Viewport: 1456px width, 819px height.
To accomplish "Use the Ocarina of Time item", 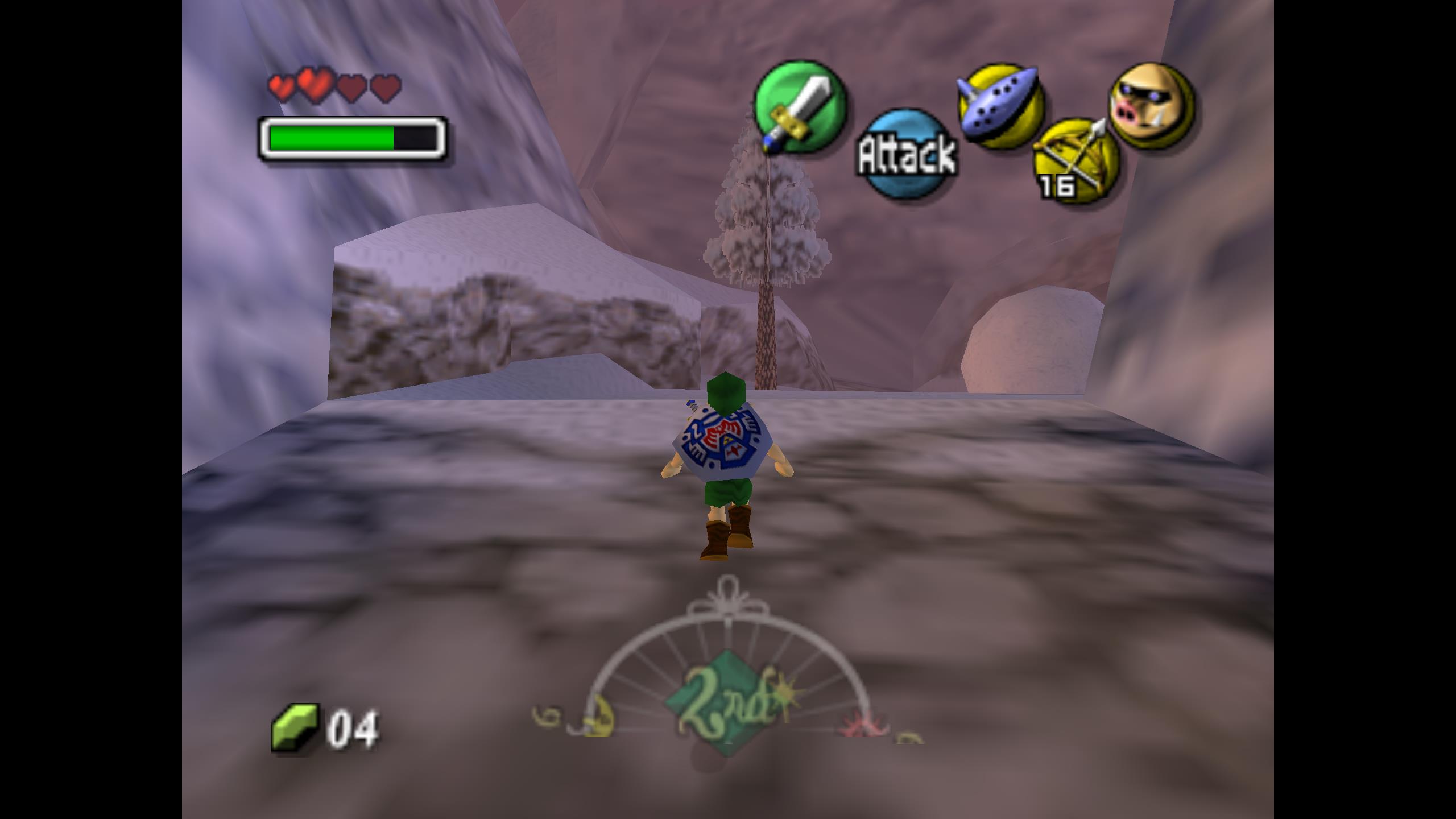I will click(x=1000, y=106).
